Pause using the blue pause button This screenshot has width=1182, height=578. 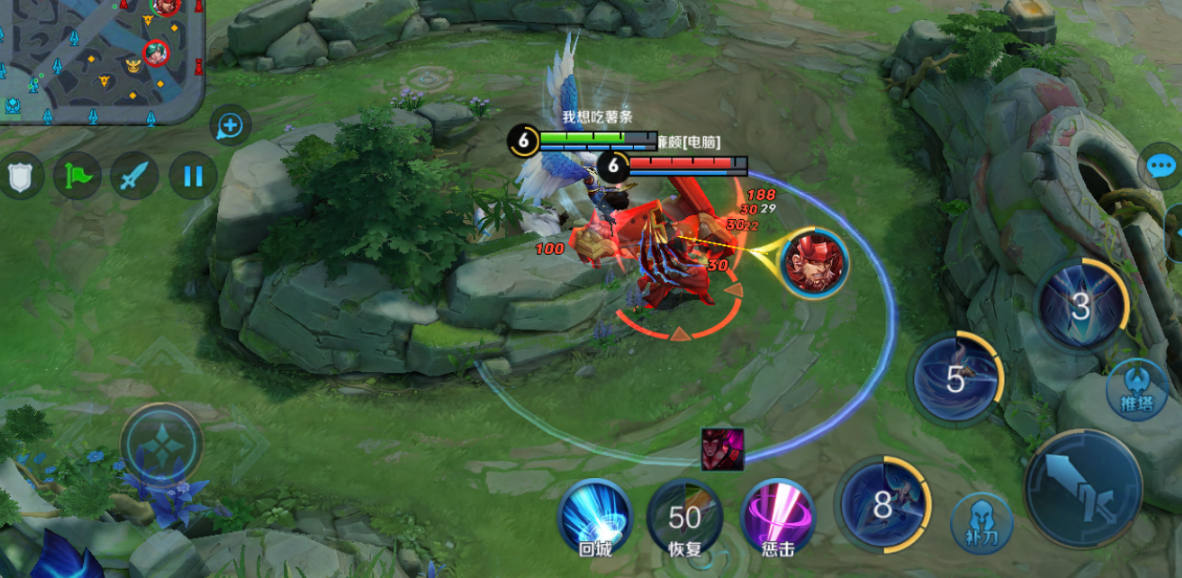(192, 177)
